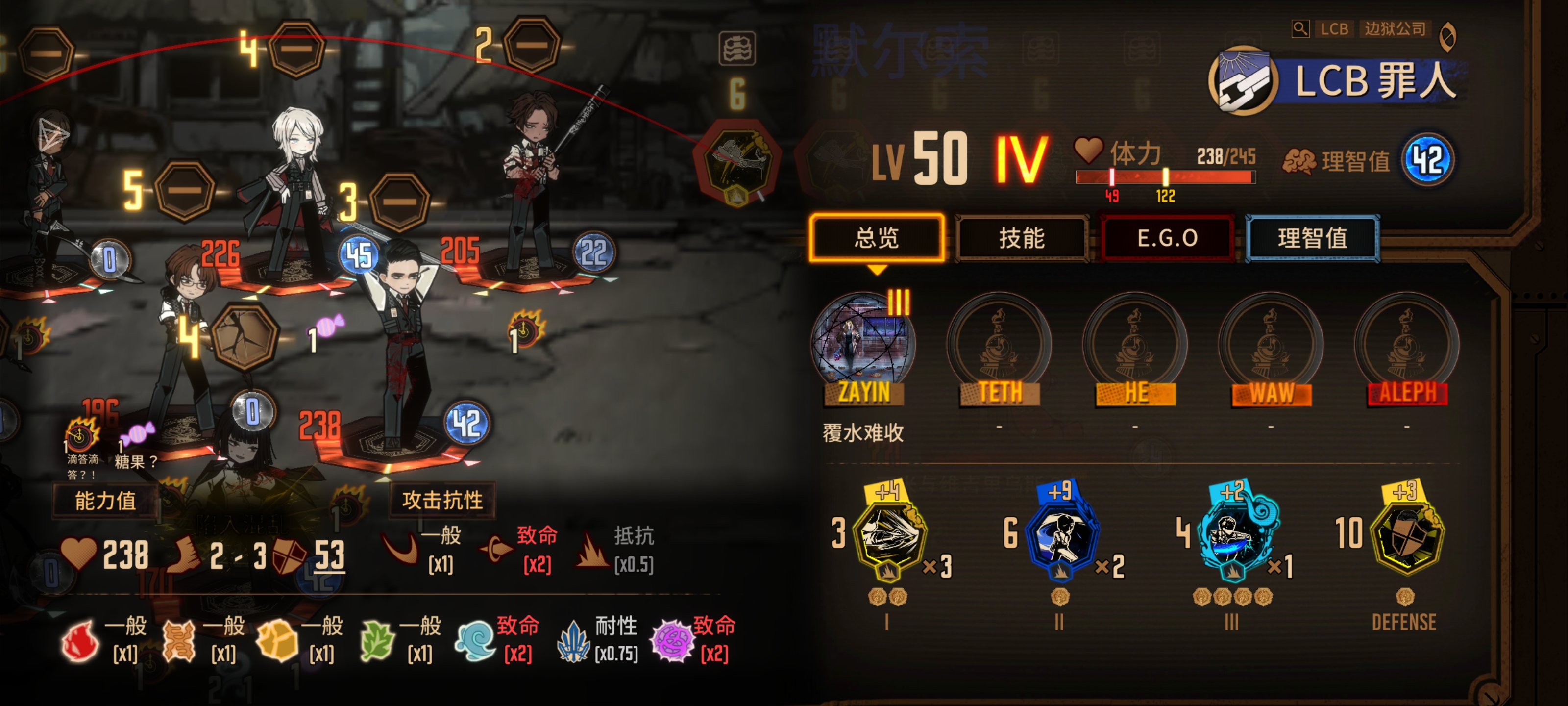Switch to the 总览 overview tab
Screen dimensions: 1568x706
tap(876, 238)
